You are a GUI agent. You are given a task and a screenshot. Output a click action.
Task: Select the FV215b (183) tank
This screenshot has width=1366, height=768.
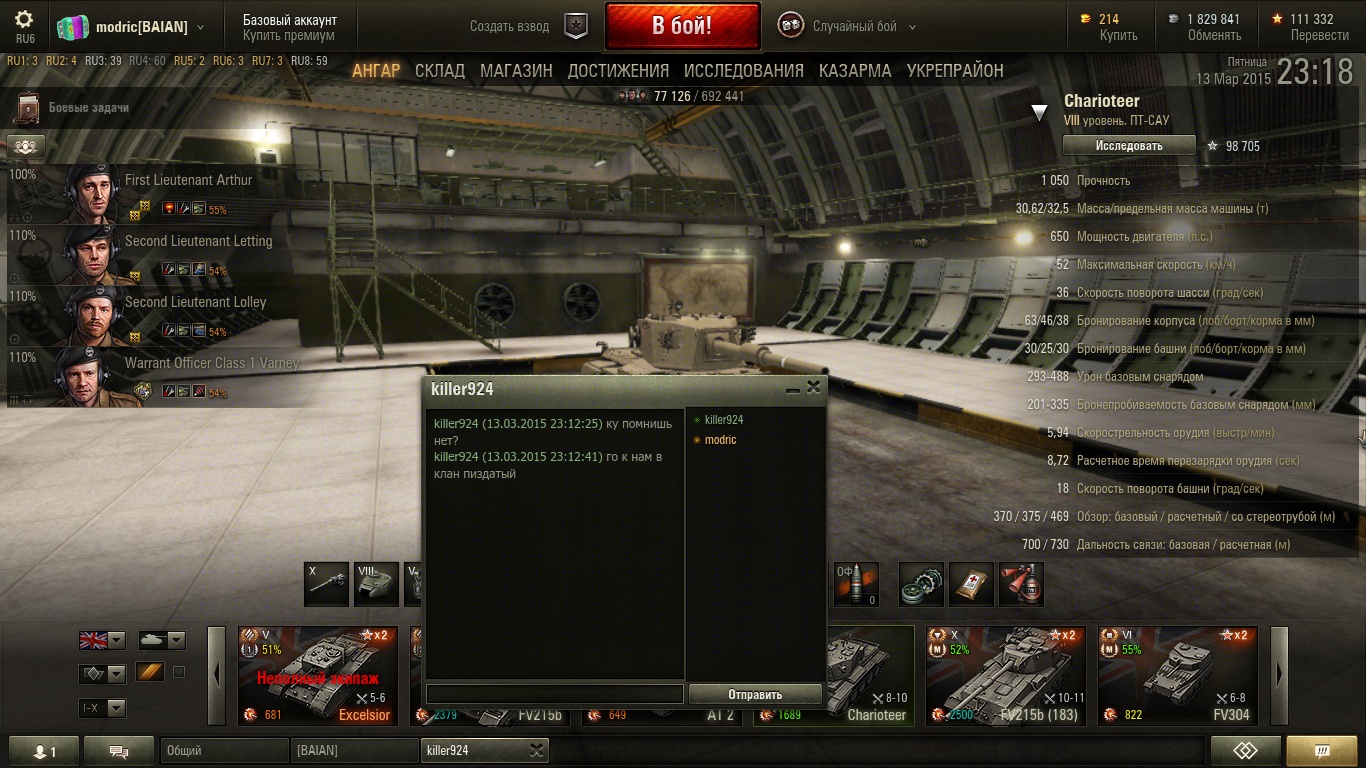click(1005, 675)
